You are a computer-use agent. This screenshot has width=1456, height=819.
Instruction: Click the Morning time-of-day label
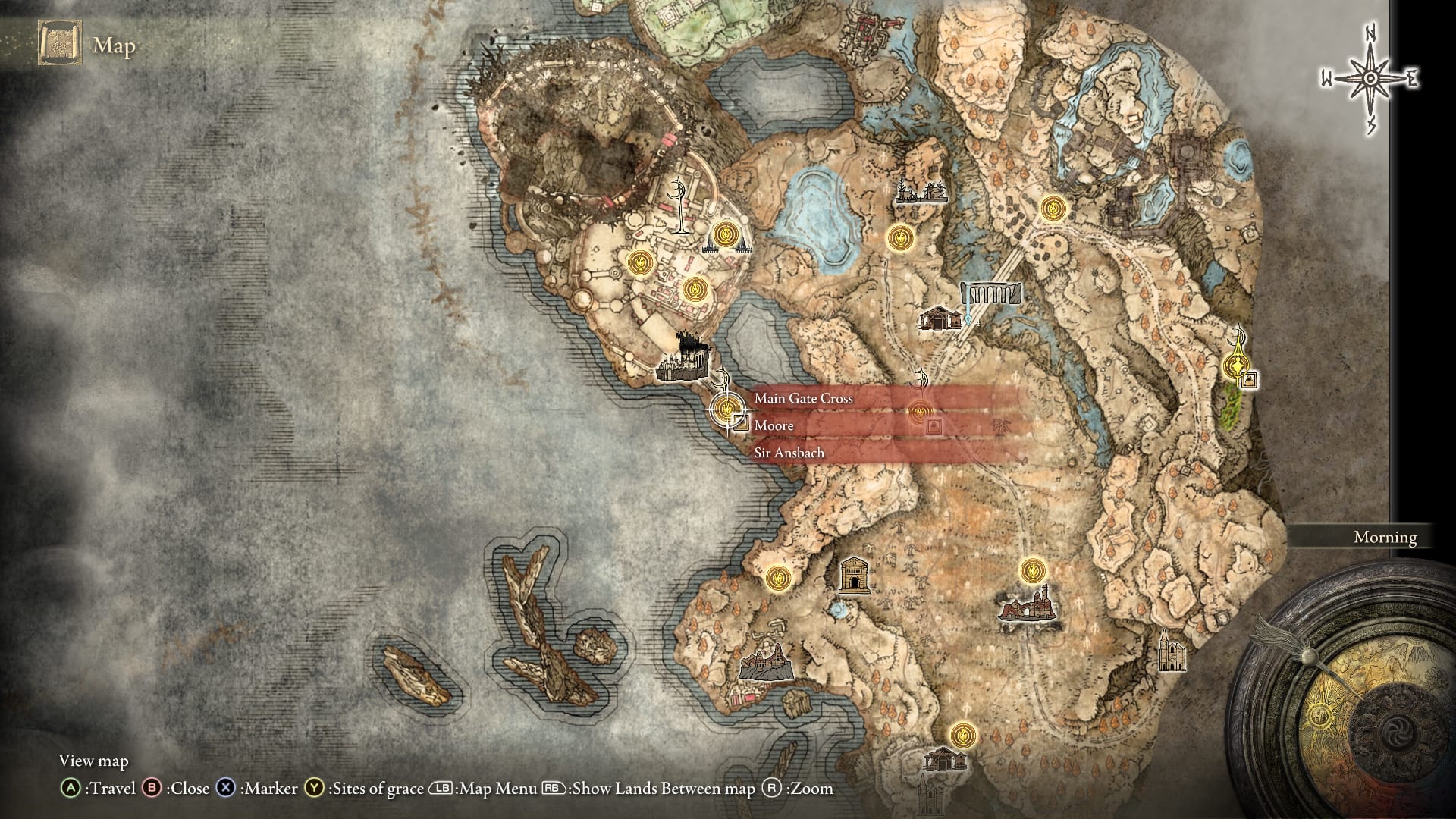(1385, 537)
